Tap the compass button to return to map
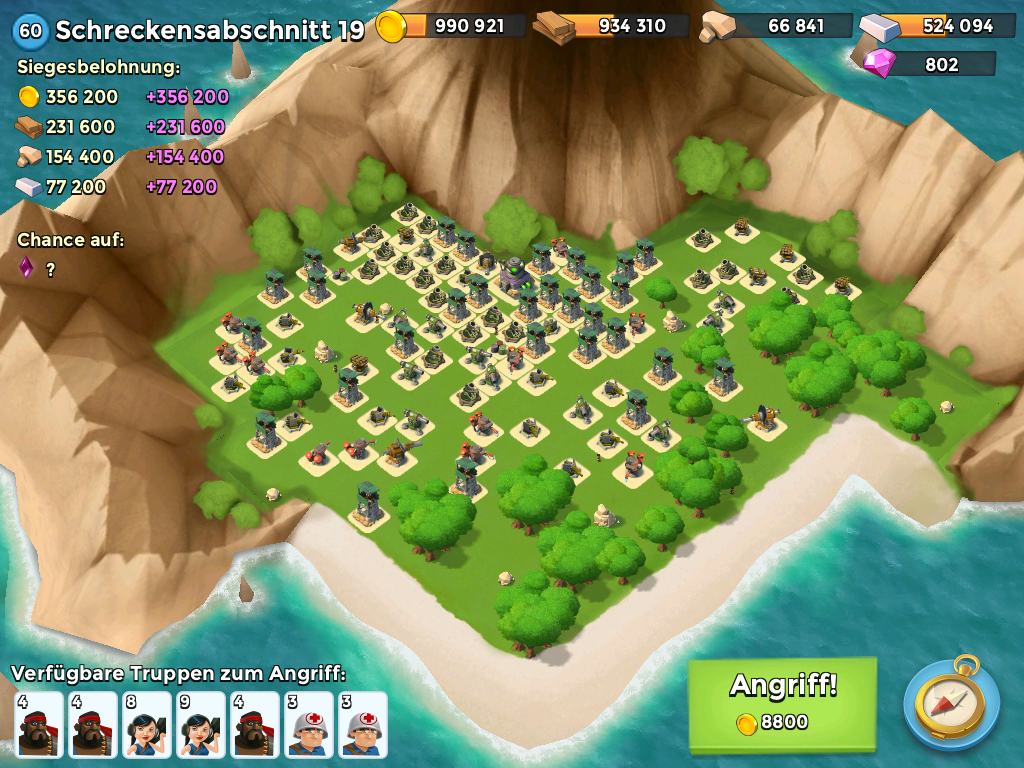 [x=951, y=703]
